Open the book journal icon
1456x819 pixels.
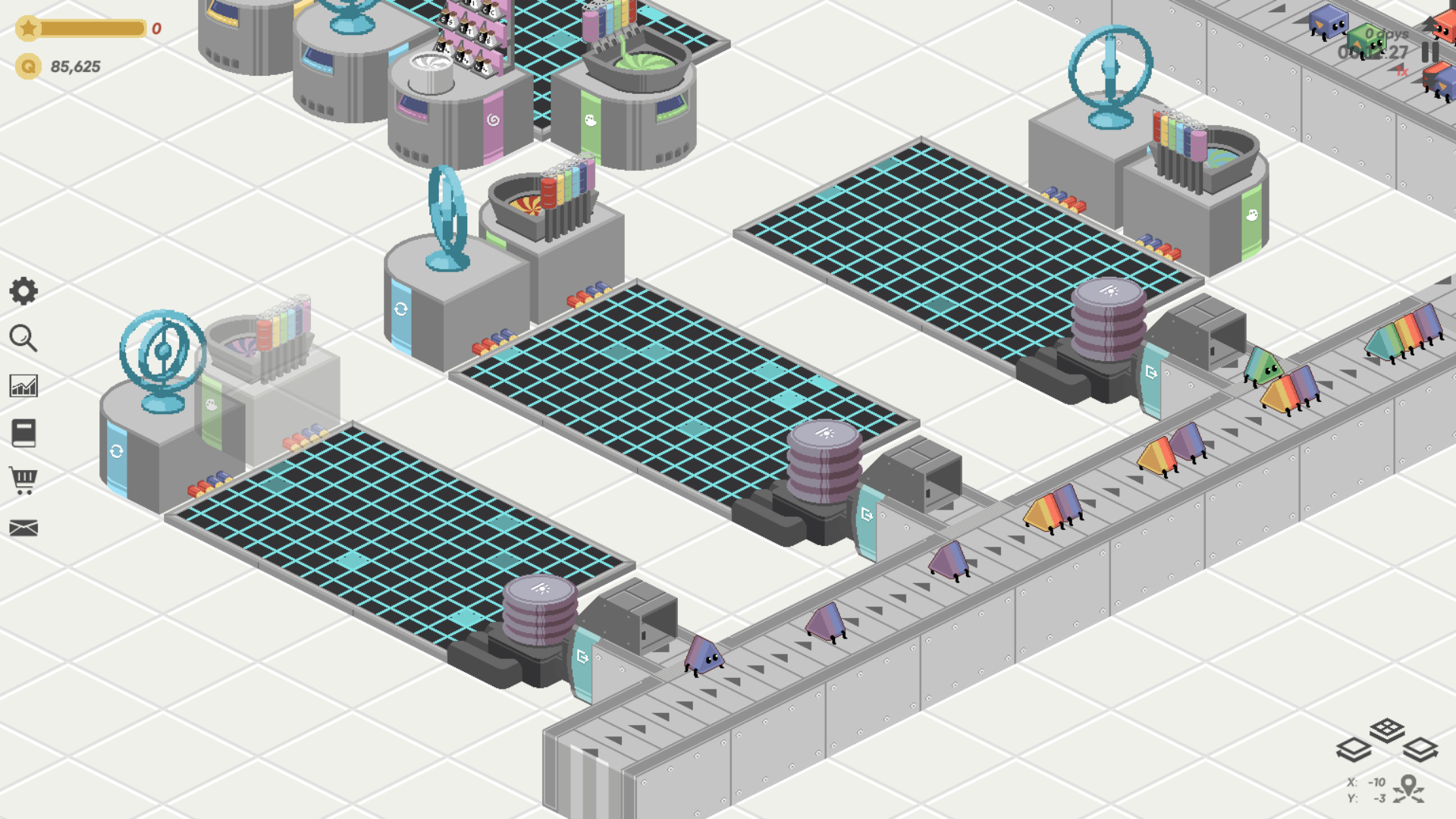point(24,433)
